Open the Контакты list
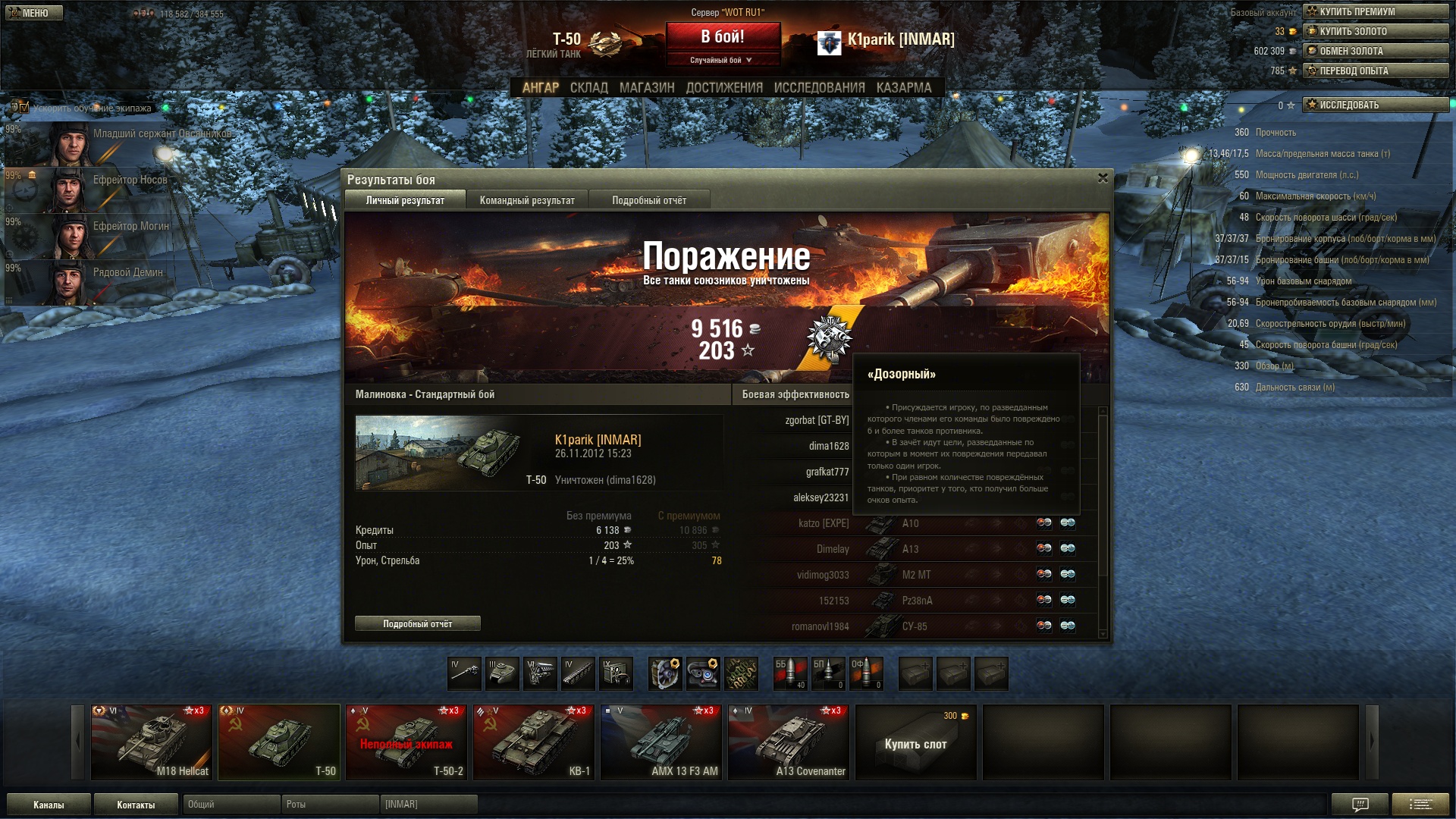1456x819 pixels. point(136,805)
